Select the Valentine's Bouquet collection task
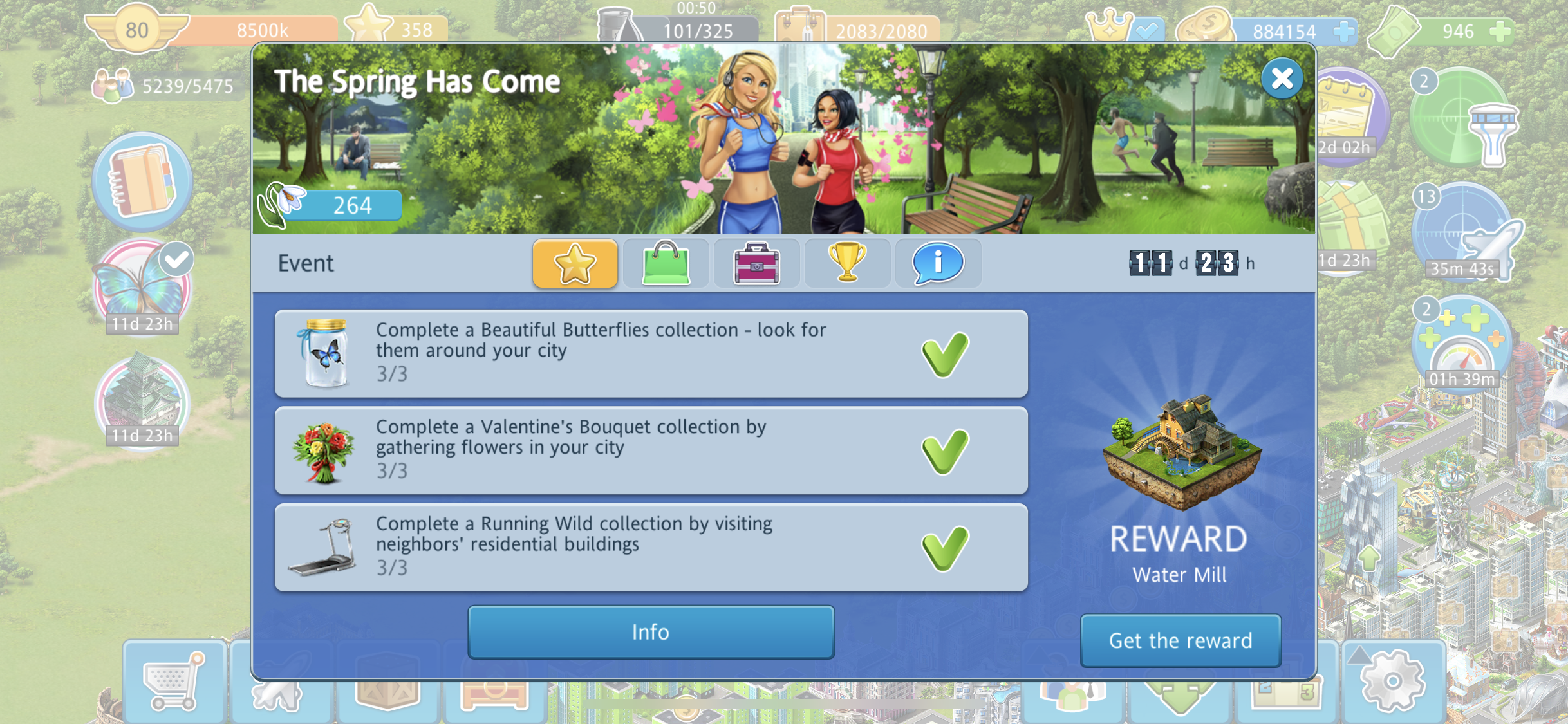The width and height of the screenshot is (1568, 724). click(x=651, y=450)
